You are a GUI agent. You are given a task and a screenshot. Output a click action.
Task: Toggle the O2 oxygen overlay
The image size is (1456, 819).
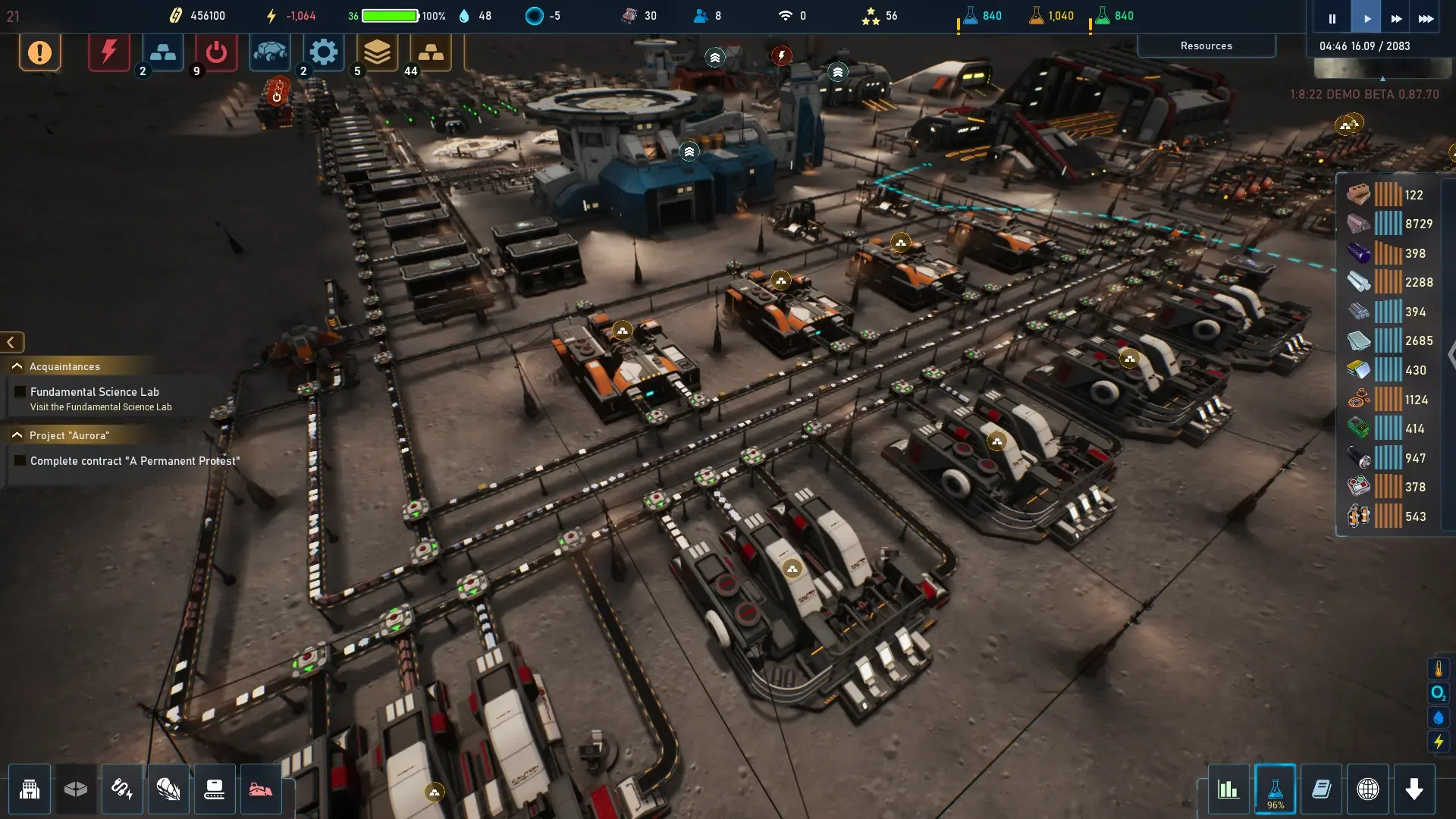[x=1438, y=693]
